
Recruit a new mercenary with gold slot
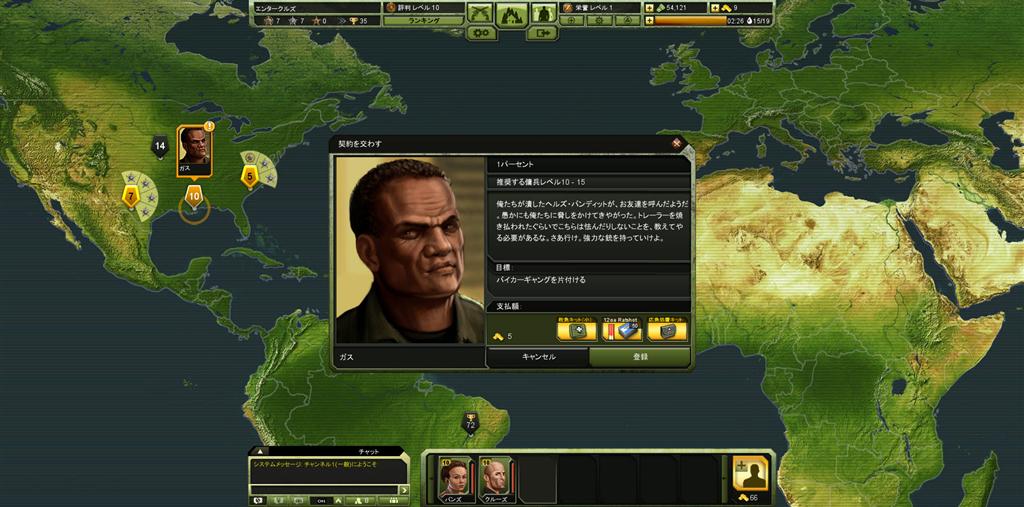750,474
